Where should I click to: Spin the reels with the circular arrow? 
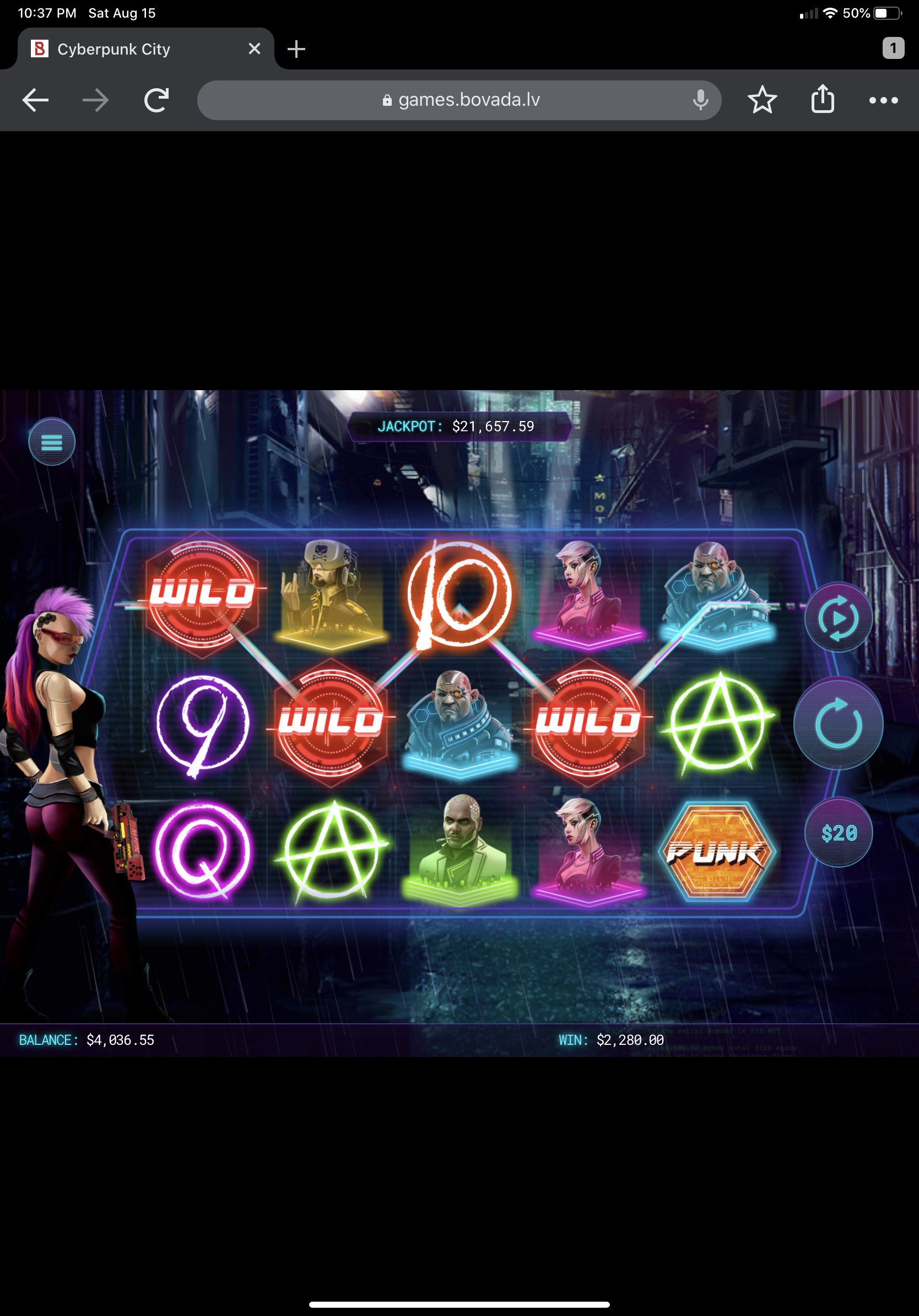tap(837, 724)
